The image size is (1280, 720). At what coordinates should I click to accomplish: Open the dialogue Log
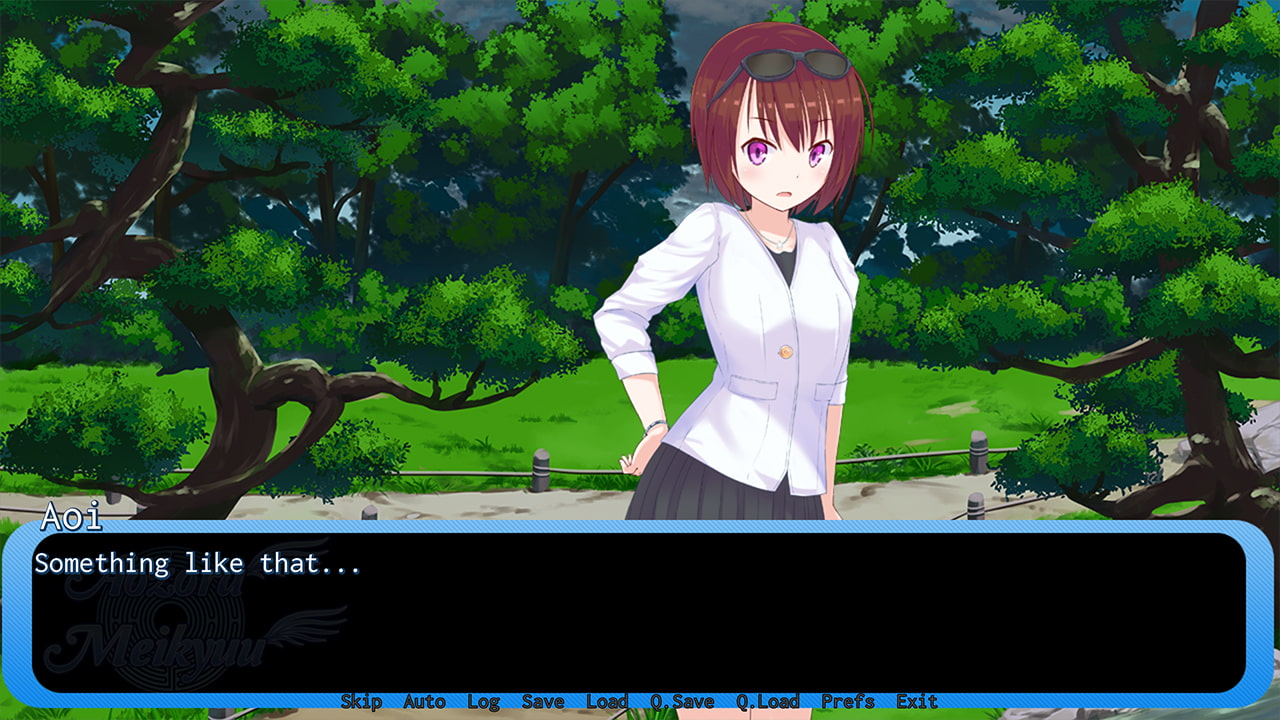coord(483,702)
